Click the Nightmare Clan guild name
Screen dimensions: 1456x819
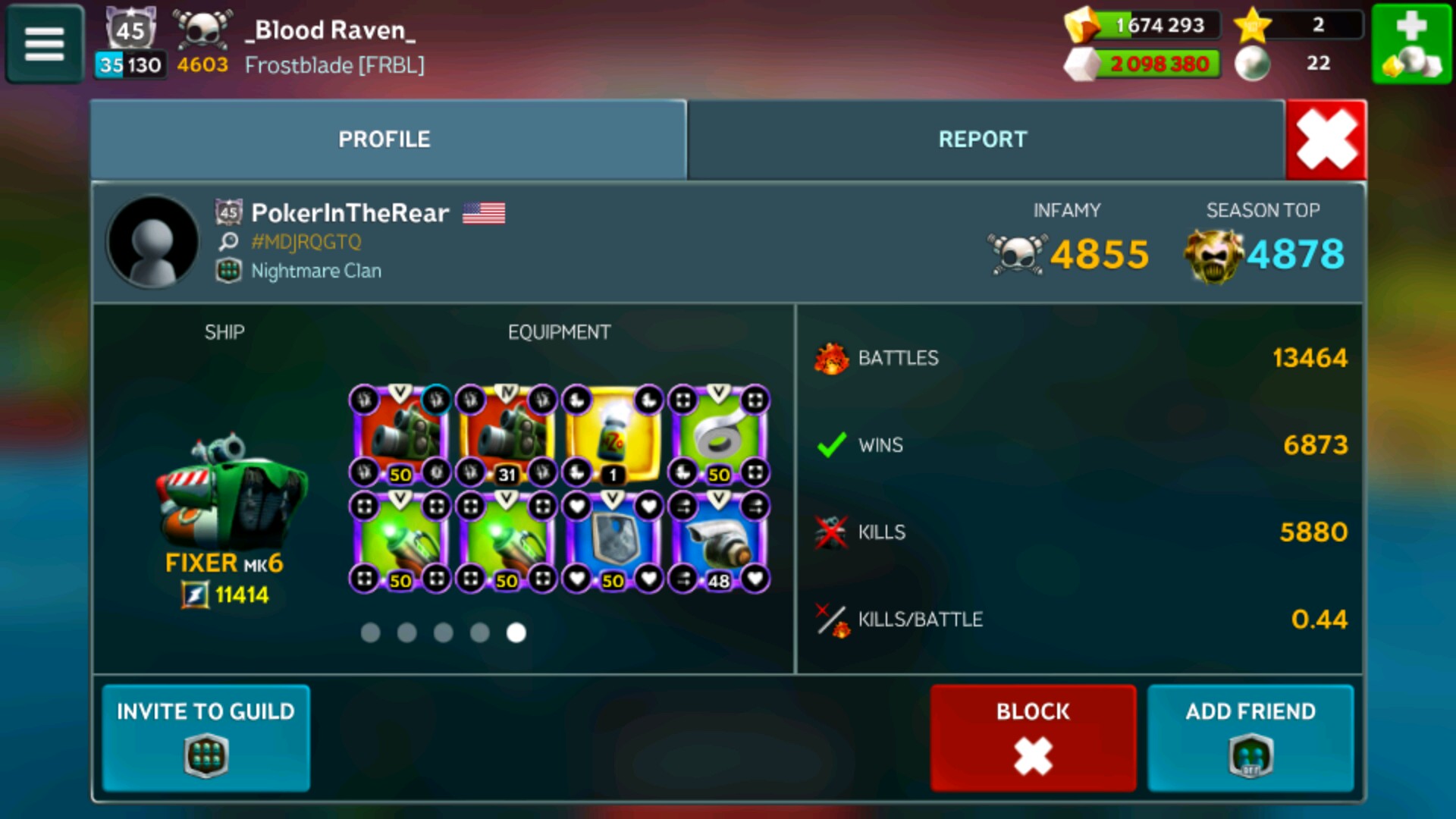315,271
